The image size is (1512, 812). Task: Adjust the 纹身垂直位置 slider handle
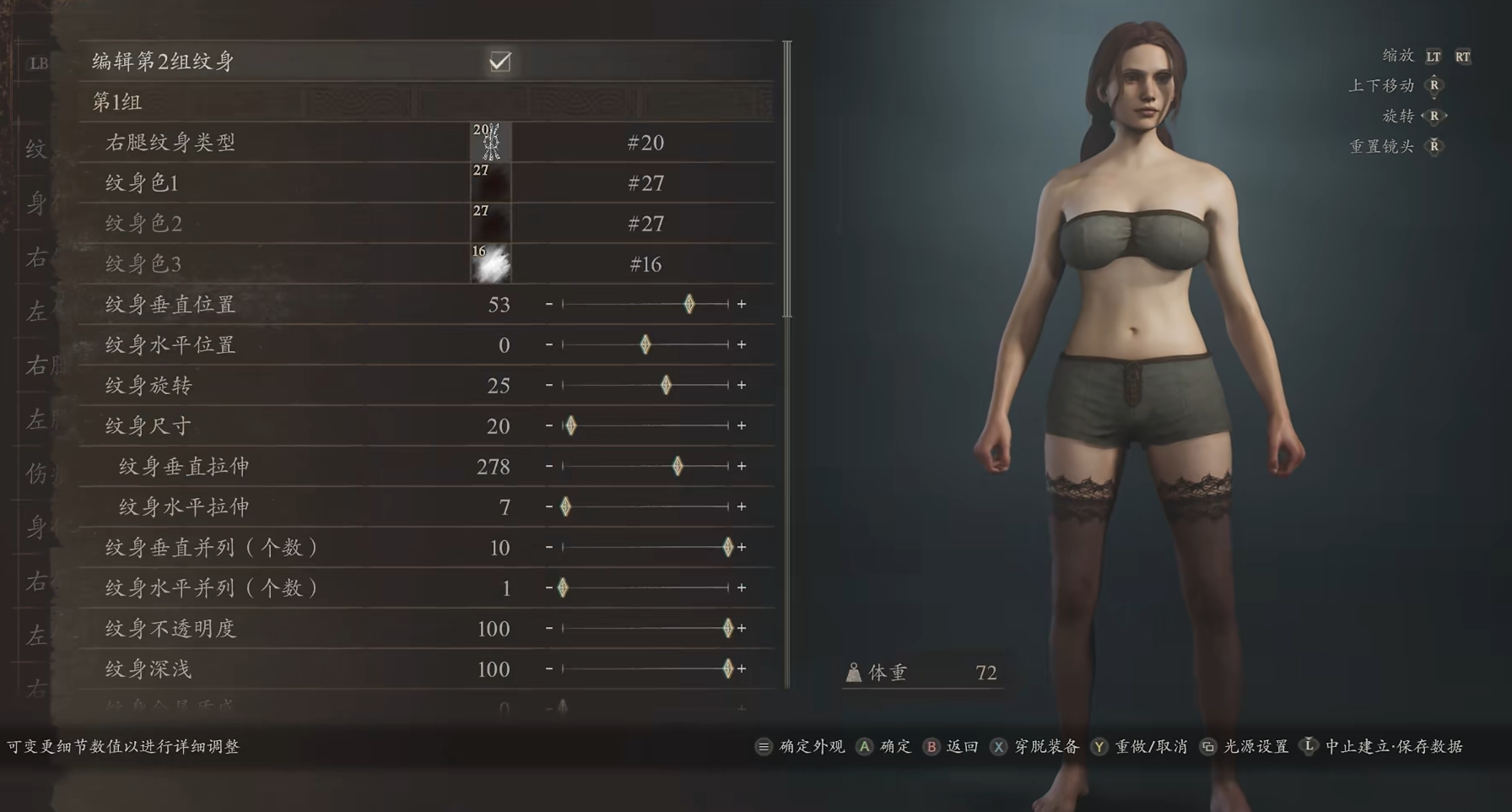point(689,304)
